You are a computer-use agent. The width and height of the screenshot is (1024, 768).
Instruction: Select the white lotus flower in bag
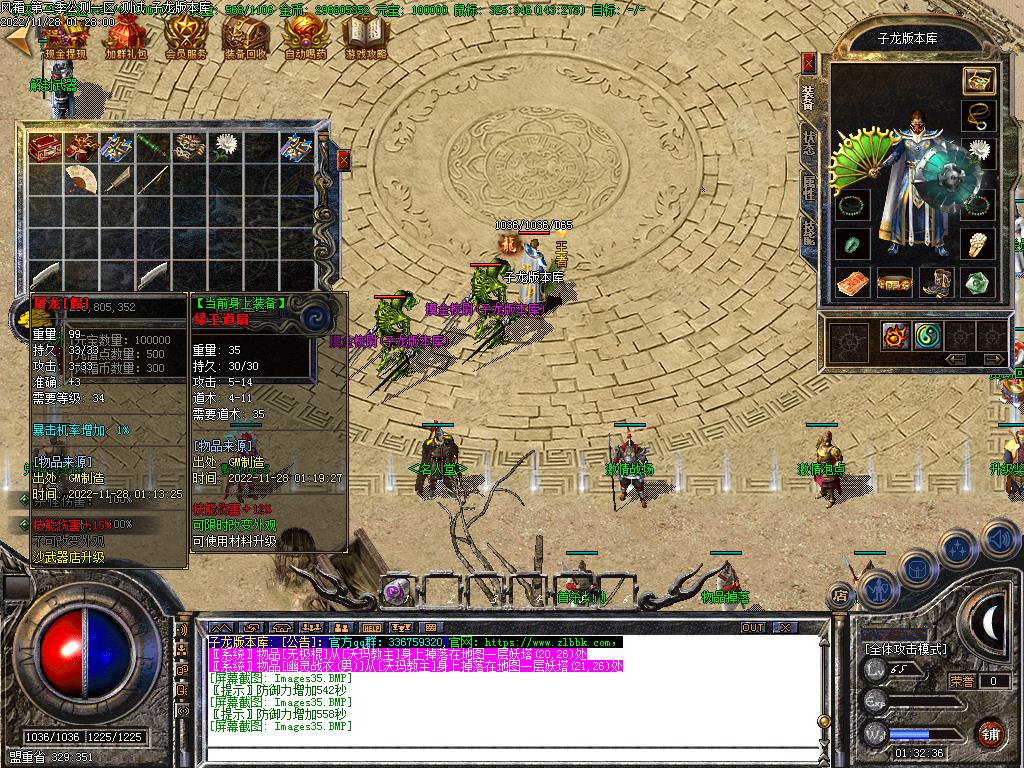pos(224,148)
